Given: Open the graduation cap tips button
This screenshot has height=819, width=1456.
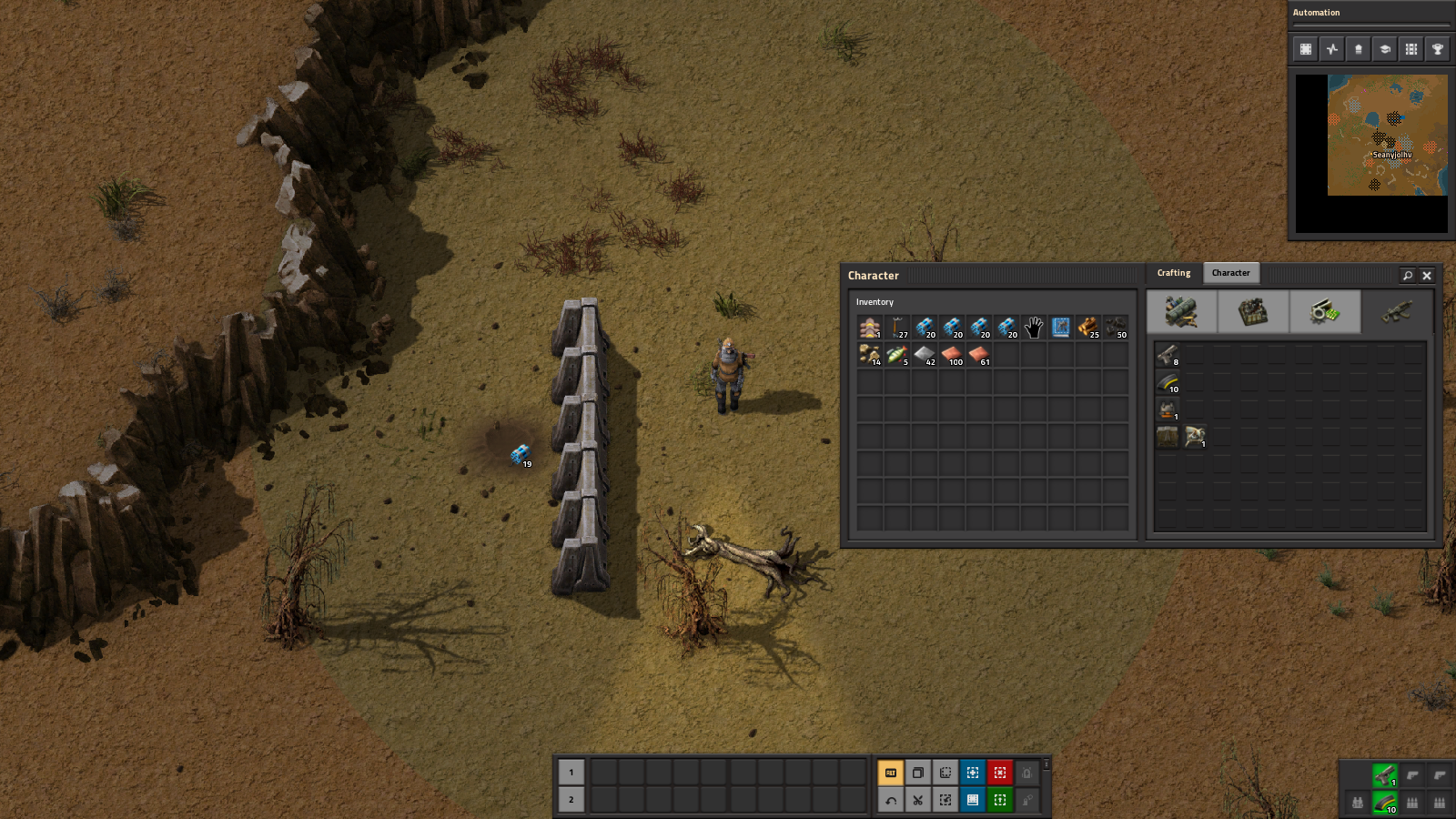Looking at the screenshot, I should [x=1385, y=49].
